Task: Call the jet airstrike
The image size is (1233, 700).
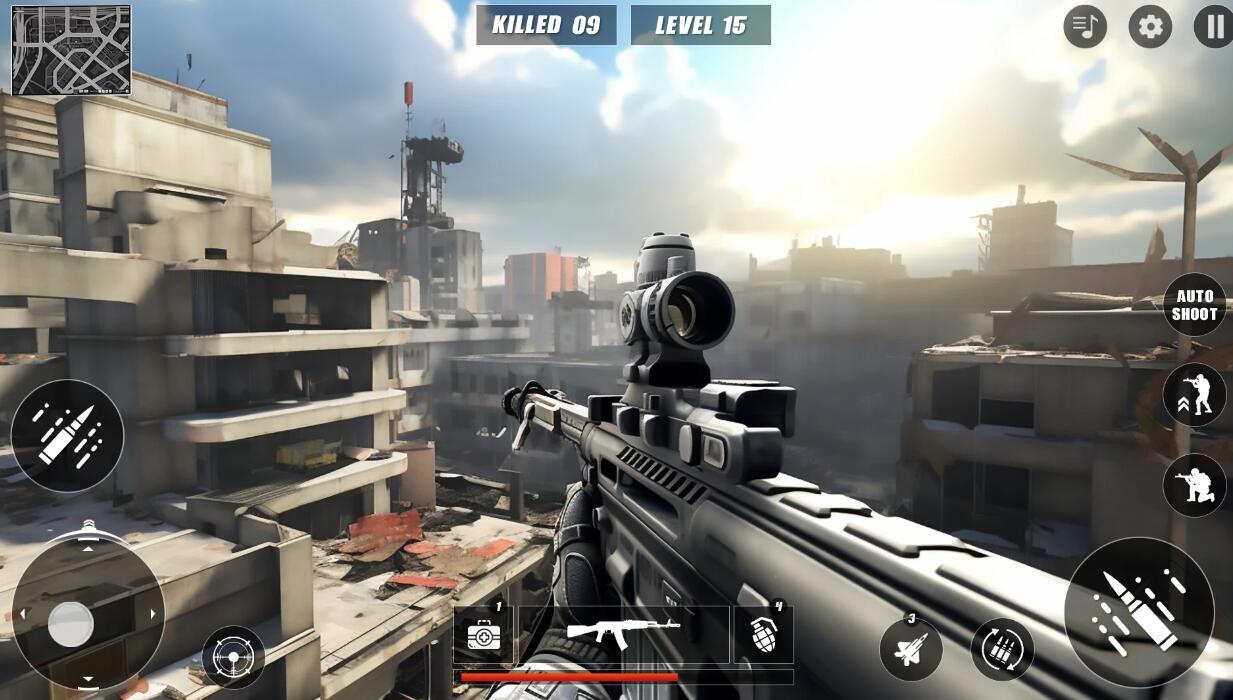Action: [911, 649]
